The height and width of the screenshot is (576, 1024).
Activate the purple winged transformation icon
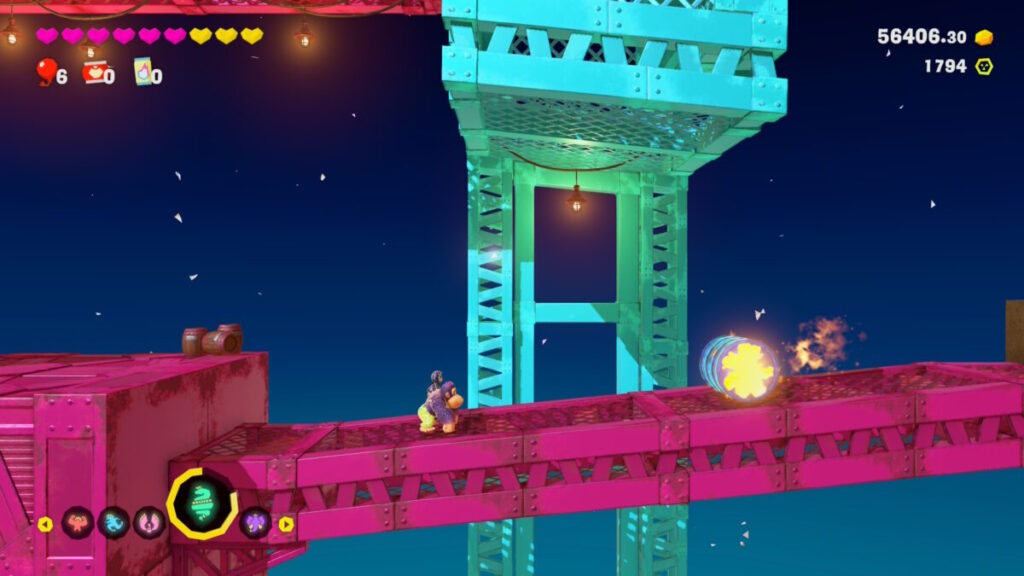coord(256,523)
